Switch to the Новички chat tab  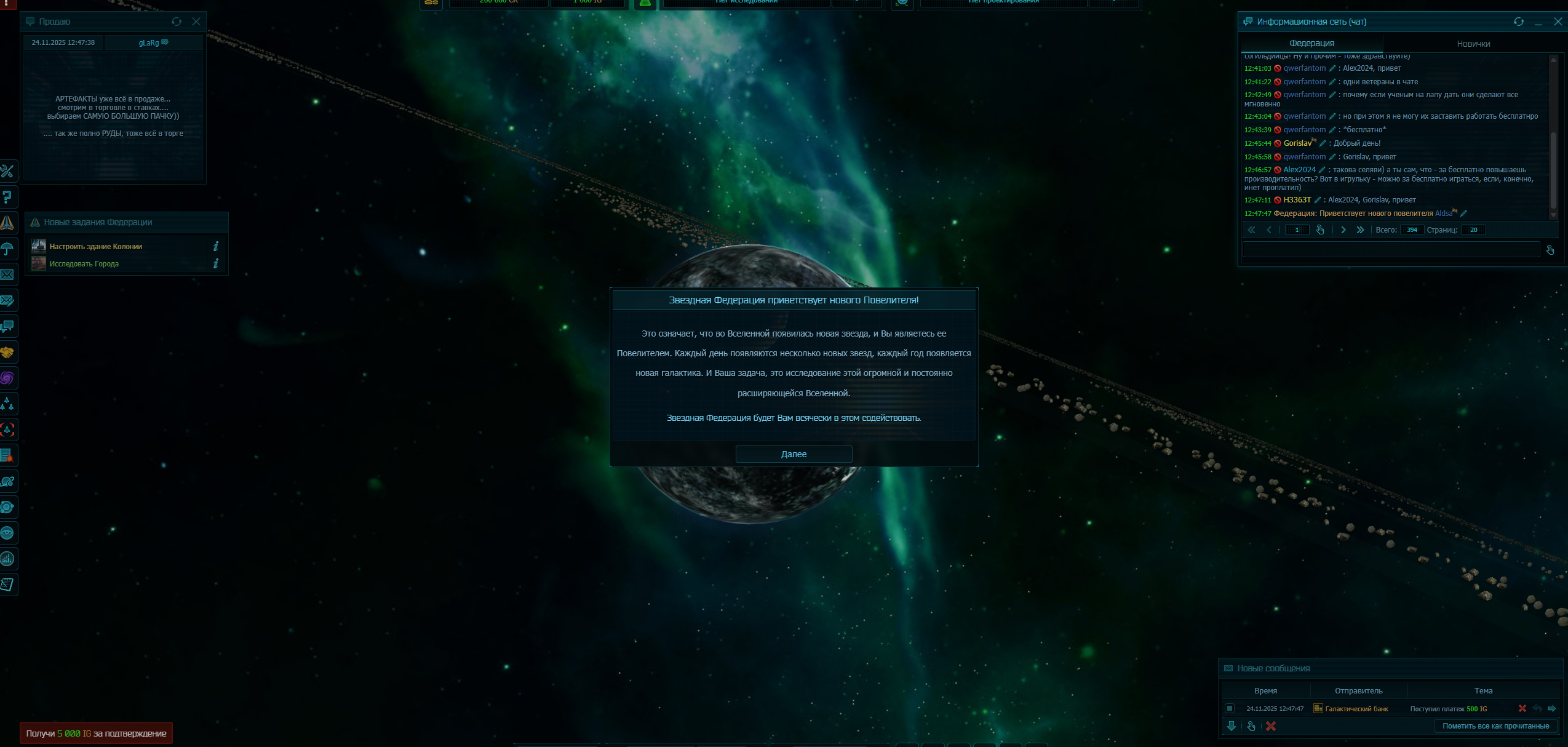point(1473,44)
